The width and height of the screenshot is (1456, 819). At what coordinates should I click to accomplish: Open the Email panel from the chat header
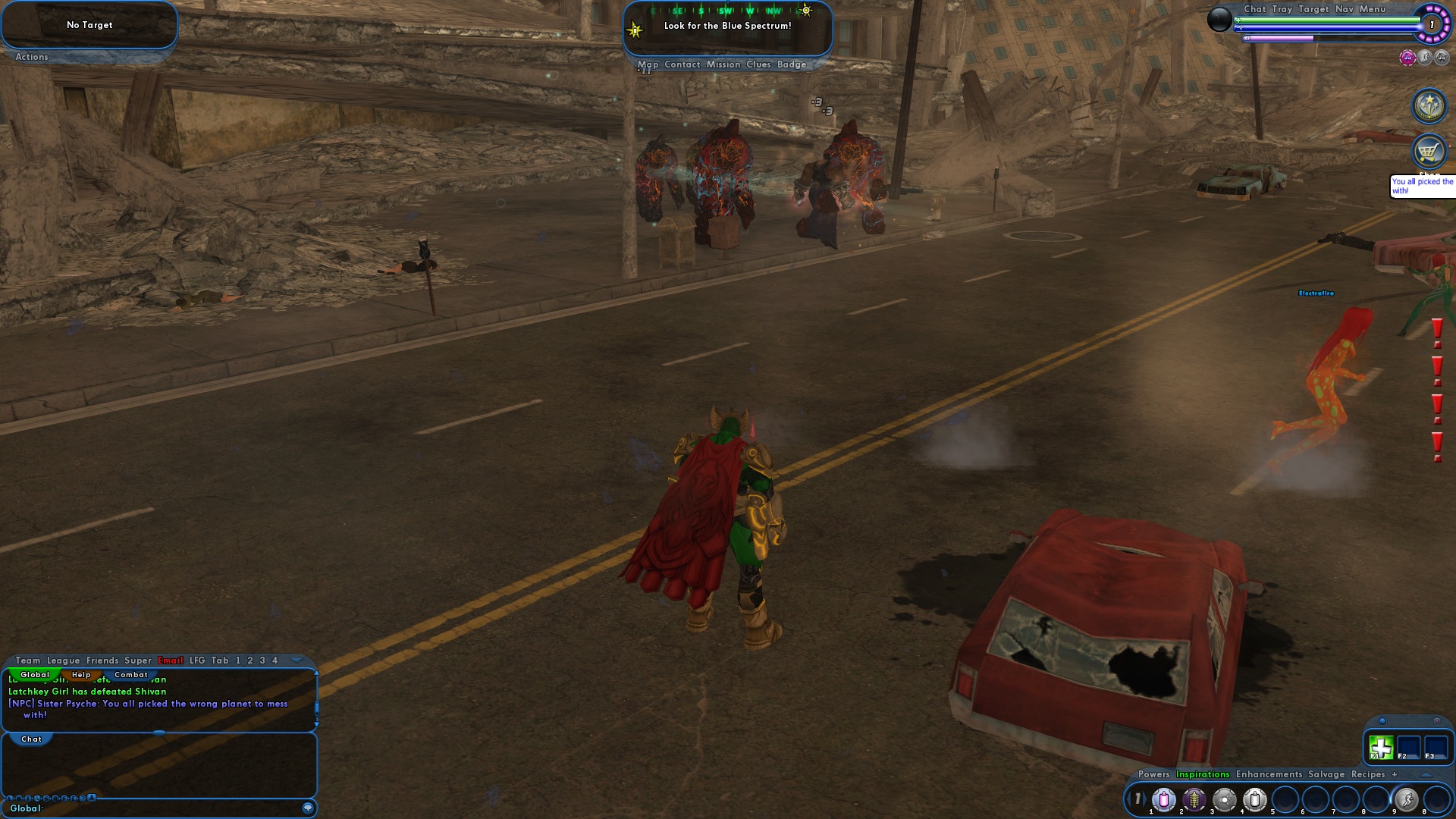(170, 661)
